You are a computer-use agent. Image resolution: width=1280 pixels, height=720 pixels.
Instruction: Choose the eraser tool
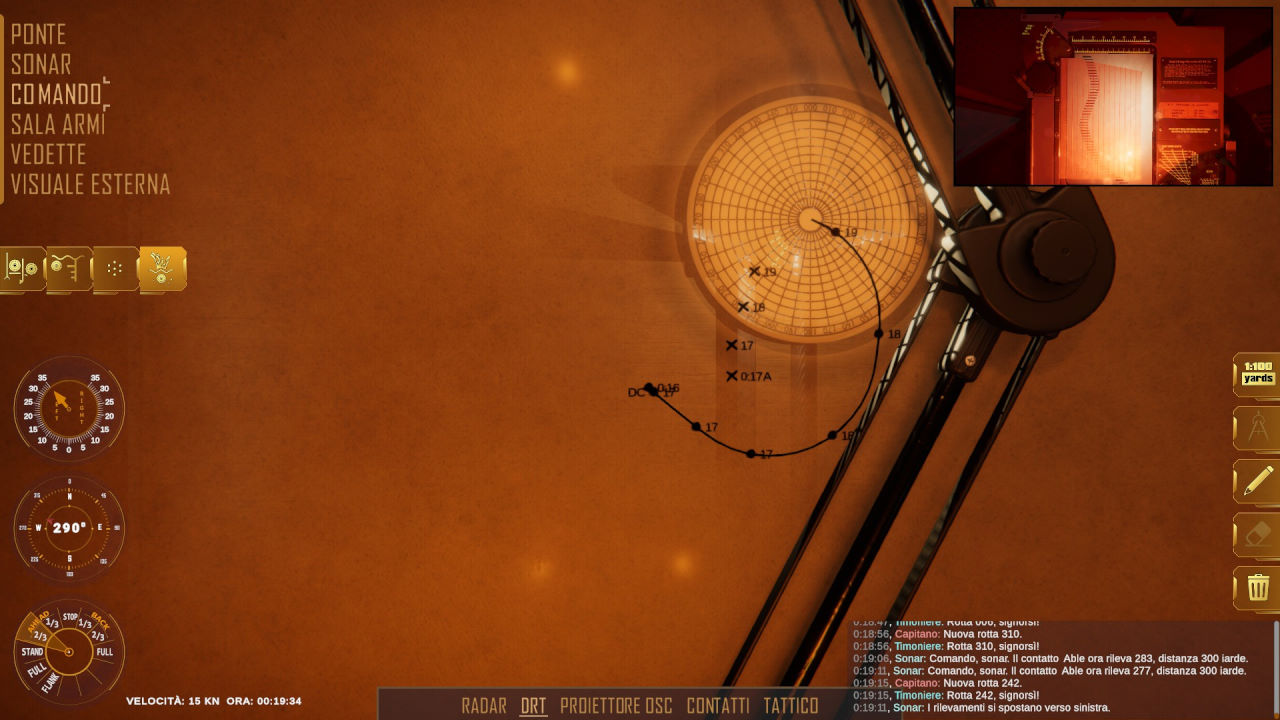coord(1258,535)
